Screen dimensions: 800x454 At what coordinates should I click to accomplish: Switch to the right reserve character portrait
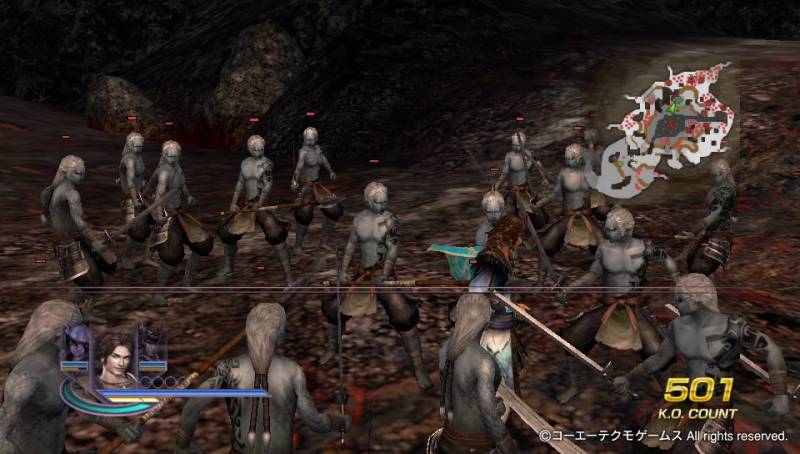(x=150, y=341)
